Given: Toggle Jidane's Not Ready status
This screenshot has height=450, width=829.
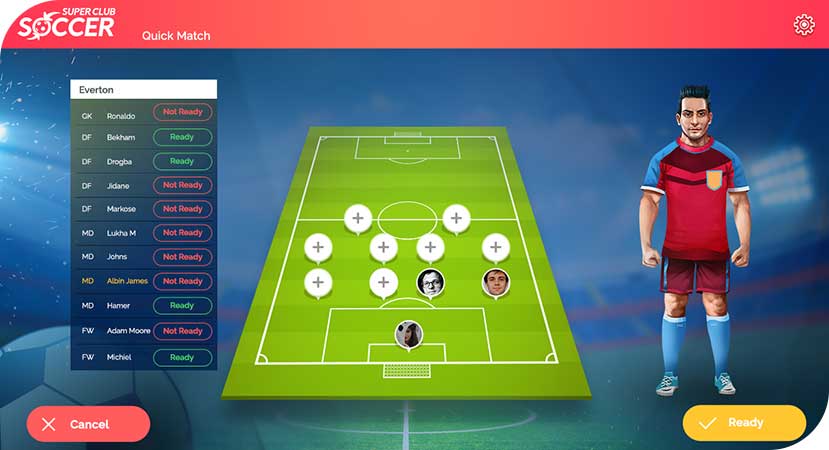Looking at the screenshot, I should point(182,185).
